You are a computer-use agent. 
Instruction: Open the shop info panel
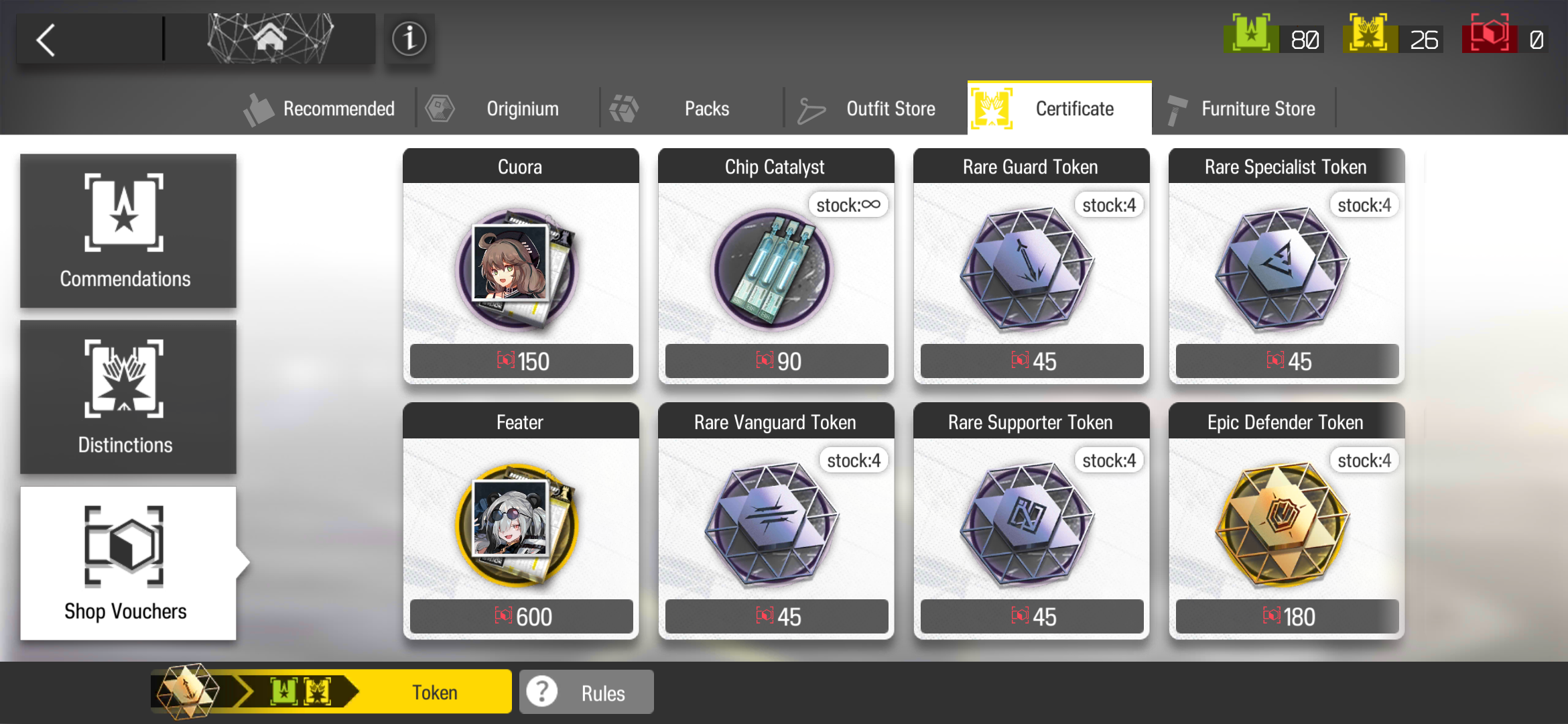[x=409, y=39]
